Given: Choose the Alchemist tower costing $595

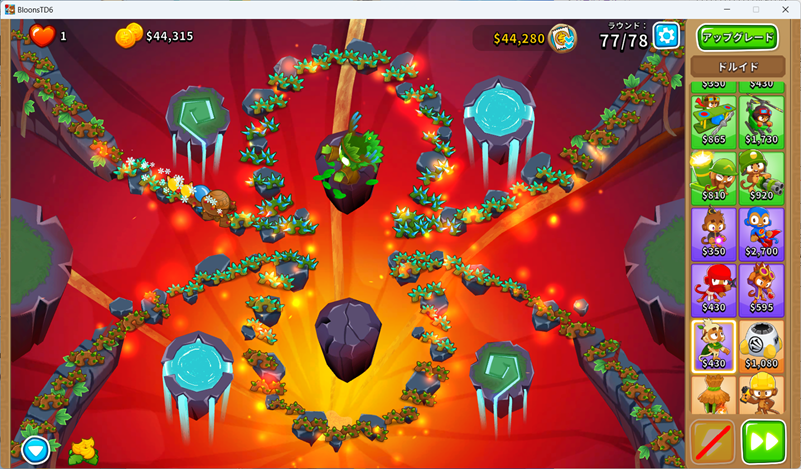Looking at the screenshot, I should (x=761, y=289).
